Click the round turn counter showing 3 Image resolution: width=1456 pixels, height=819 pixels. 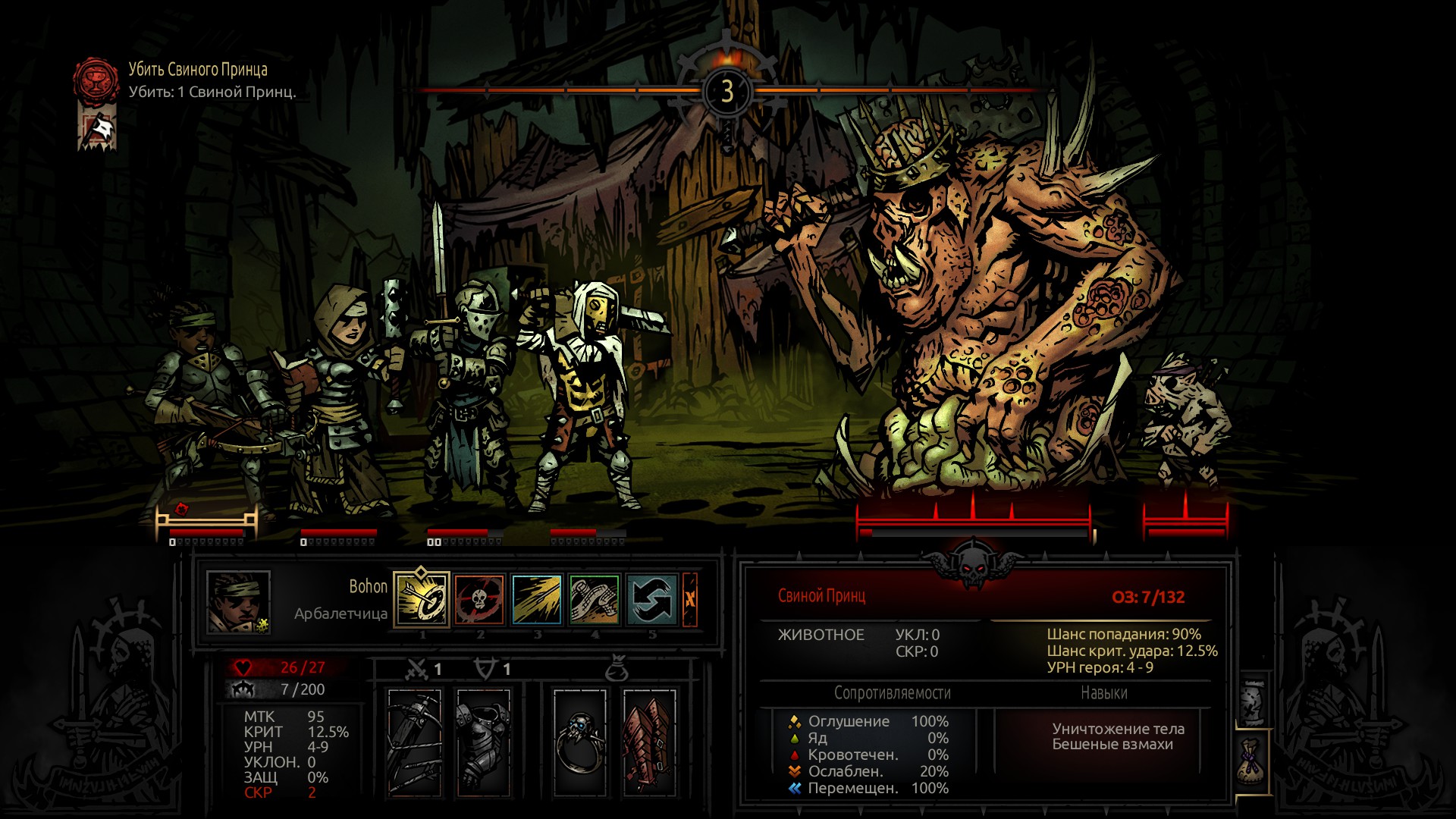[726, 91]
